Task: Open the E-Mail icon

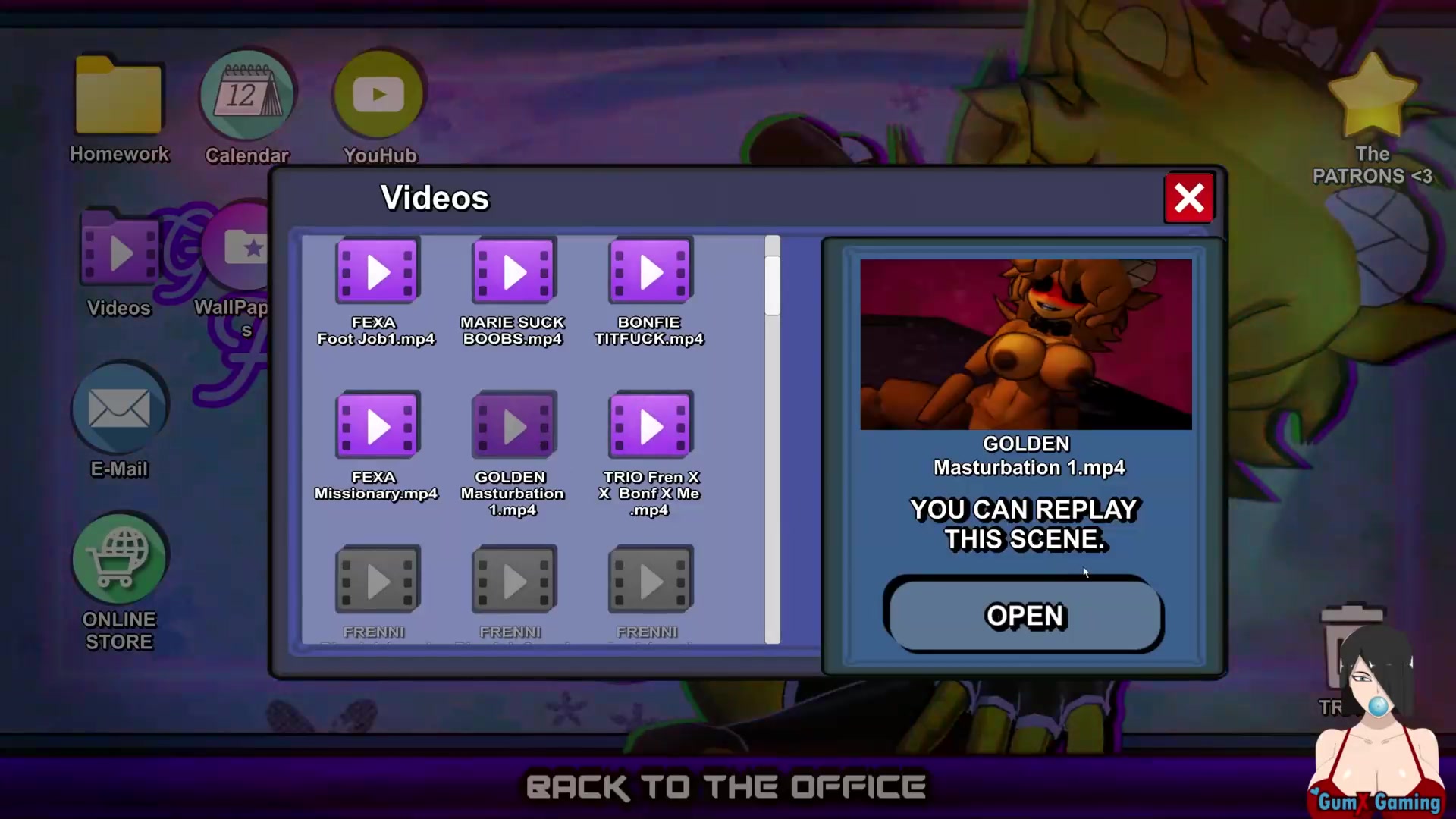Action: (x=119, y=410)
